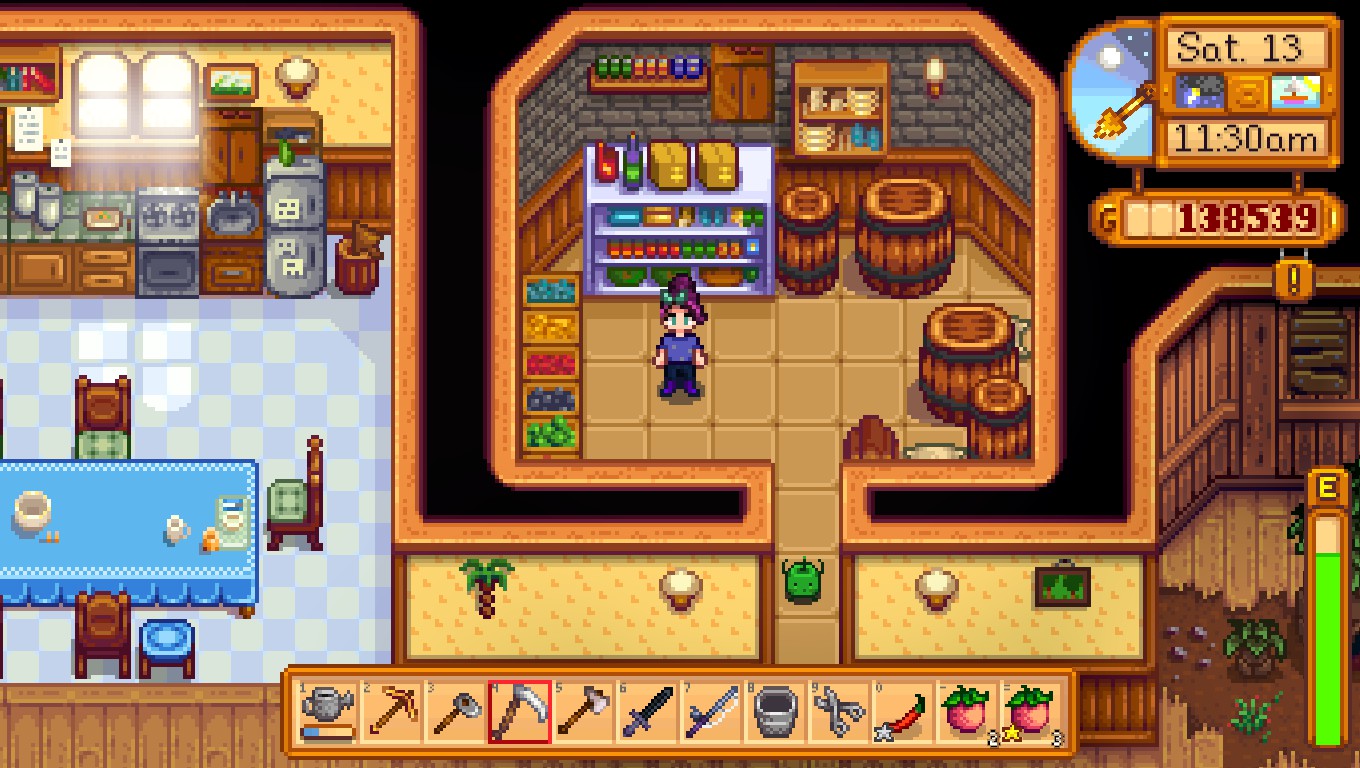
Task: Click the date display reading Sat. 13
Action: 1245,45
